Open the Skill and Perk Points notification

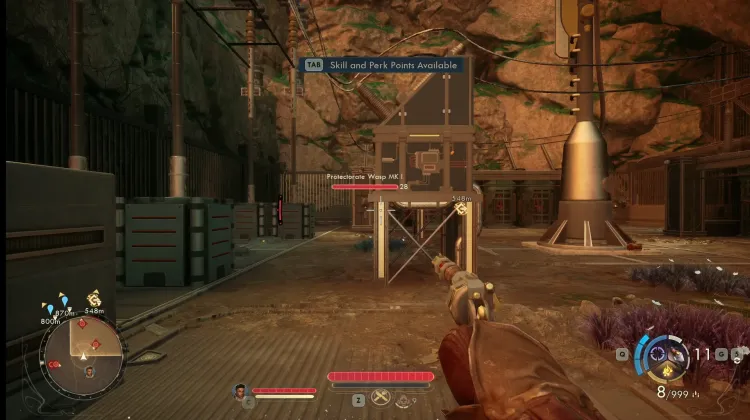[x=383, y=64]
